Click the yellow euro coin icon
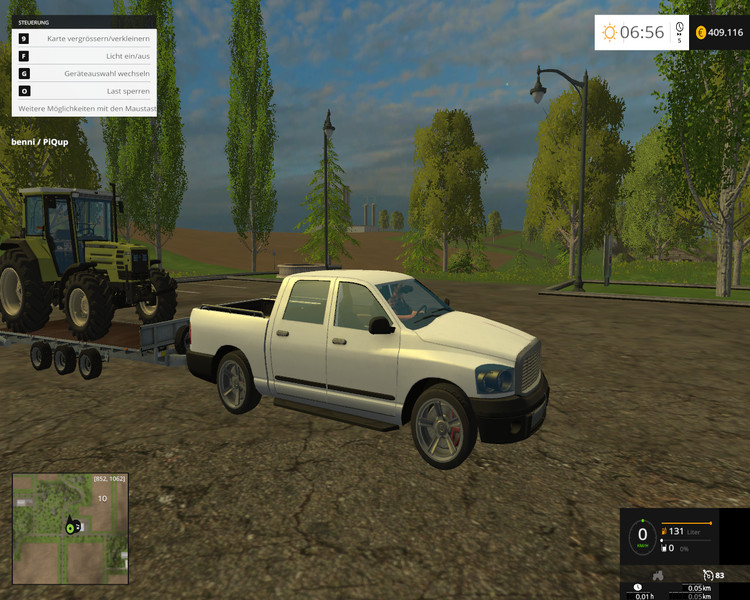750x600 pixels. tap(701, 33)
